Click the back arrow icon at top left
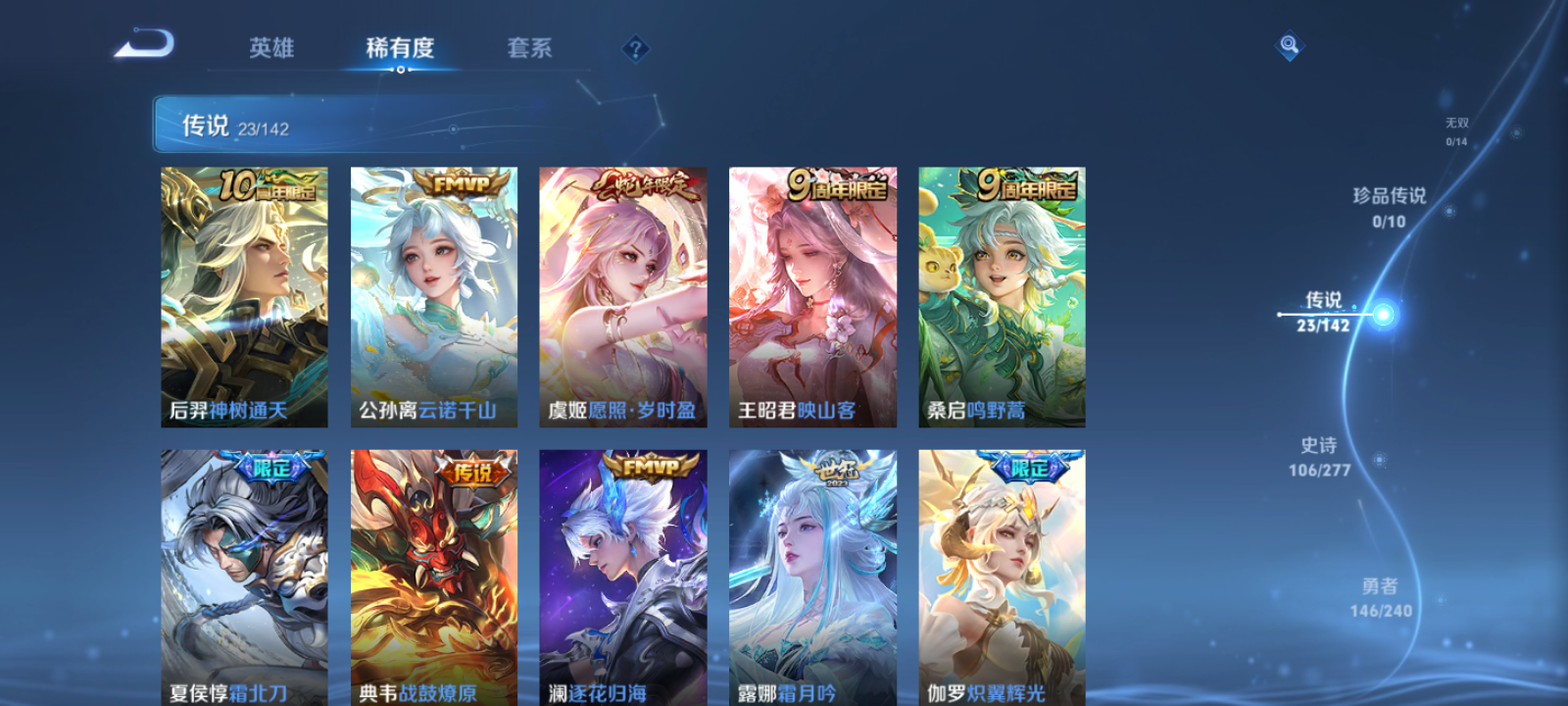This screenshot has width=1568, height=706. [145, 44]
